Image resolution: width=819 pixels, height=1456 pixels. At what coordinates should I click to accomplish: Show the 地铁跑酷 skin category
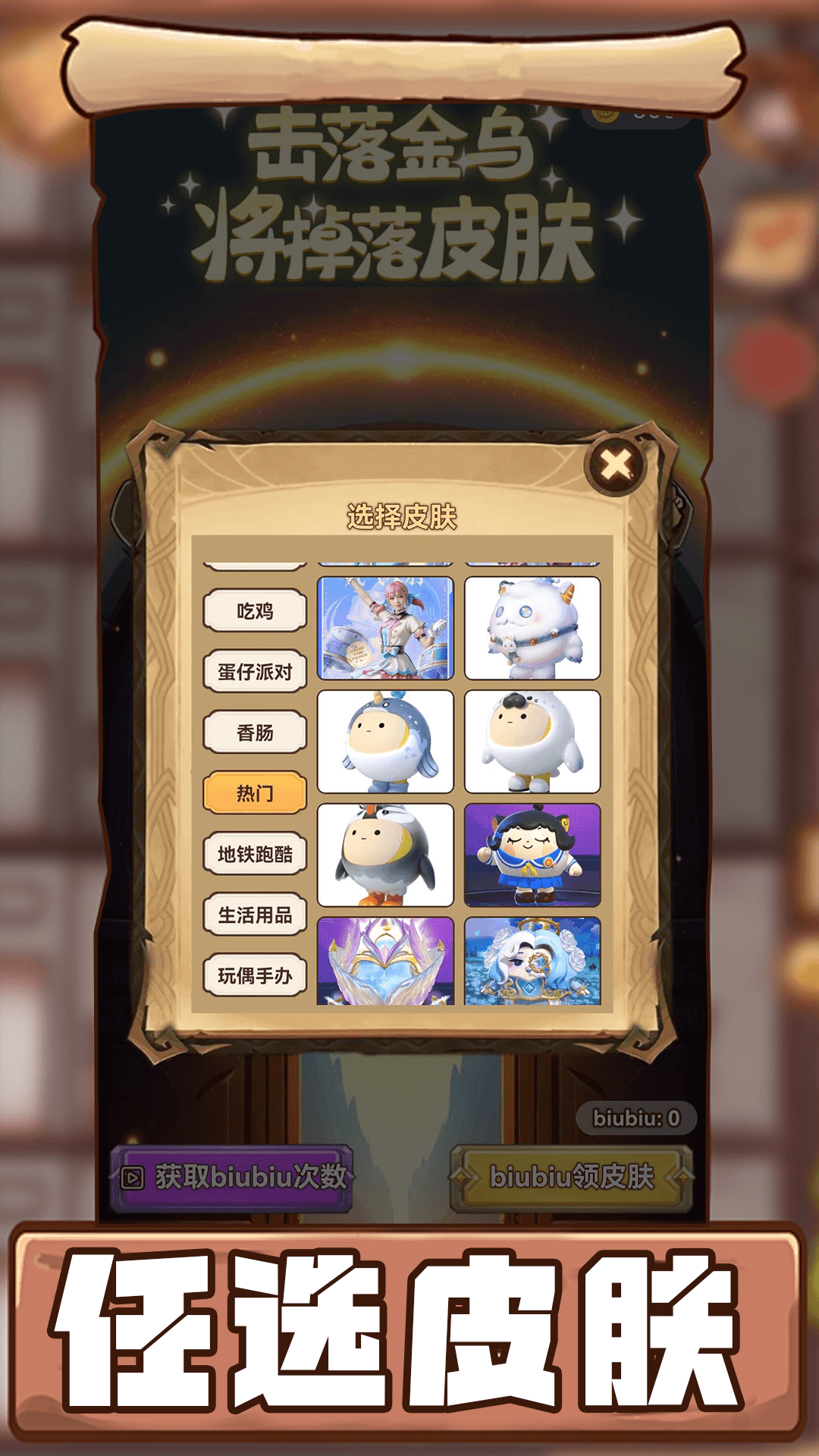(x=255, y=854)
